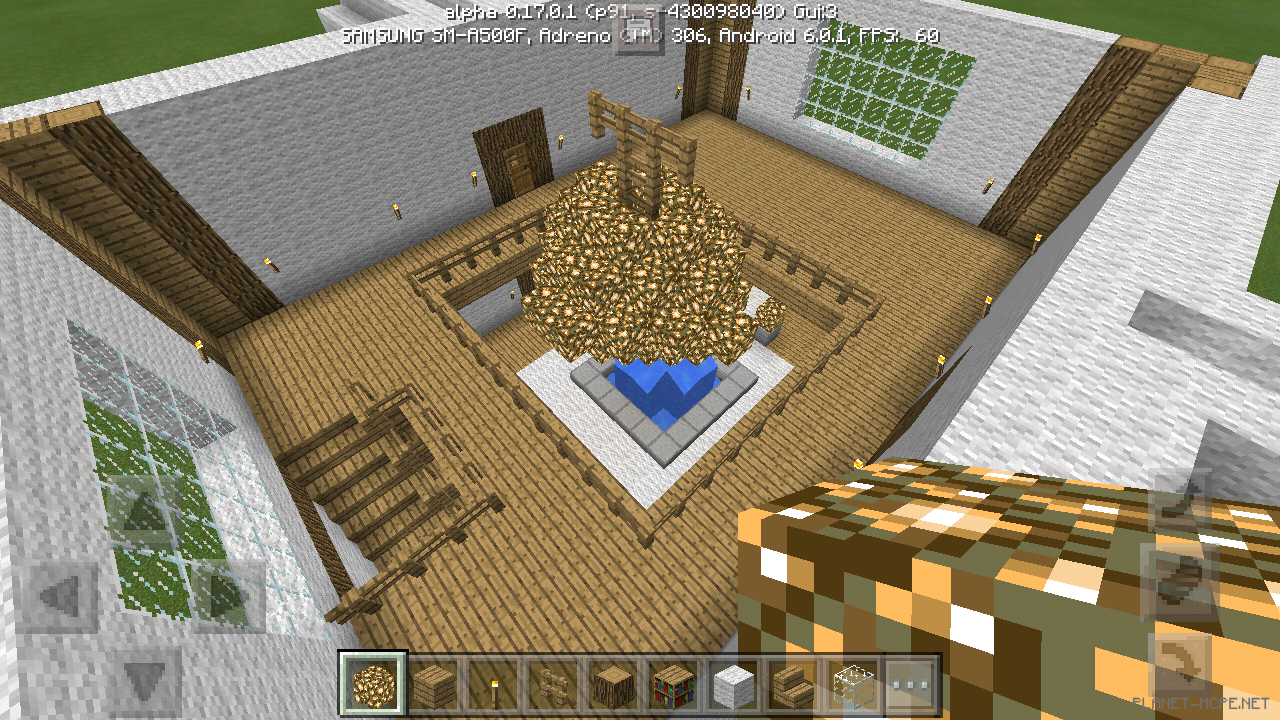Viewport: 1280px width, 720px height.
Task: Tap the middle icon on the right-edge controls
Action: point(1176,578)
